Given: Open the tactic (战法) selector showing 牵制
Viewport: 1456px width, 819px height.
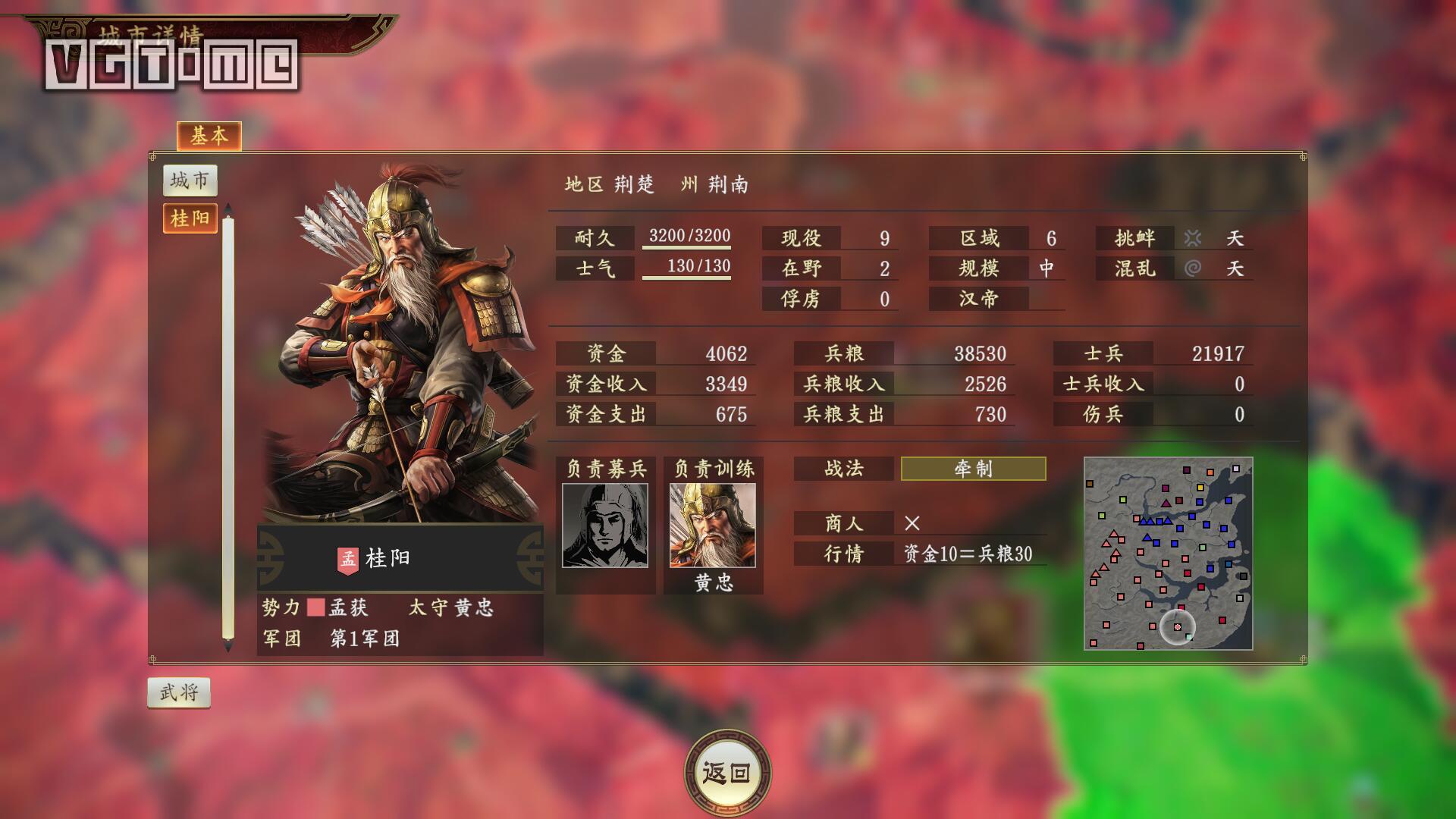Looking at the screenshot, I should point(973,469).
